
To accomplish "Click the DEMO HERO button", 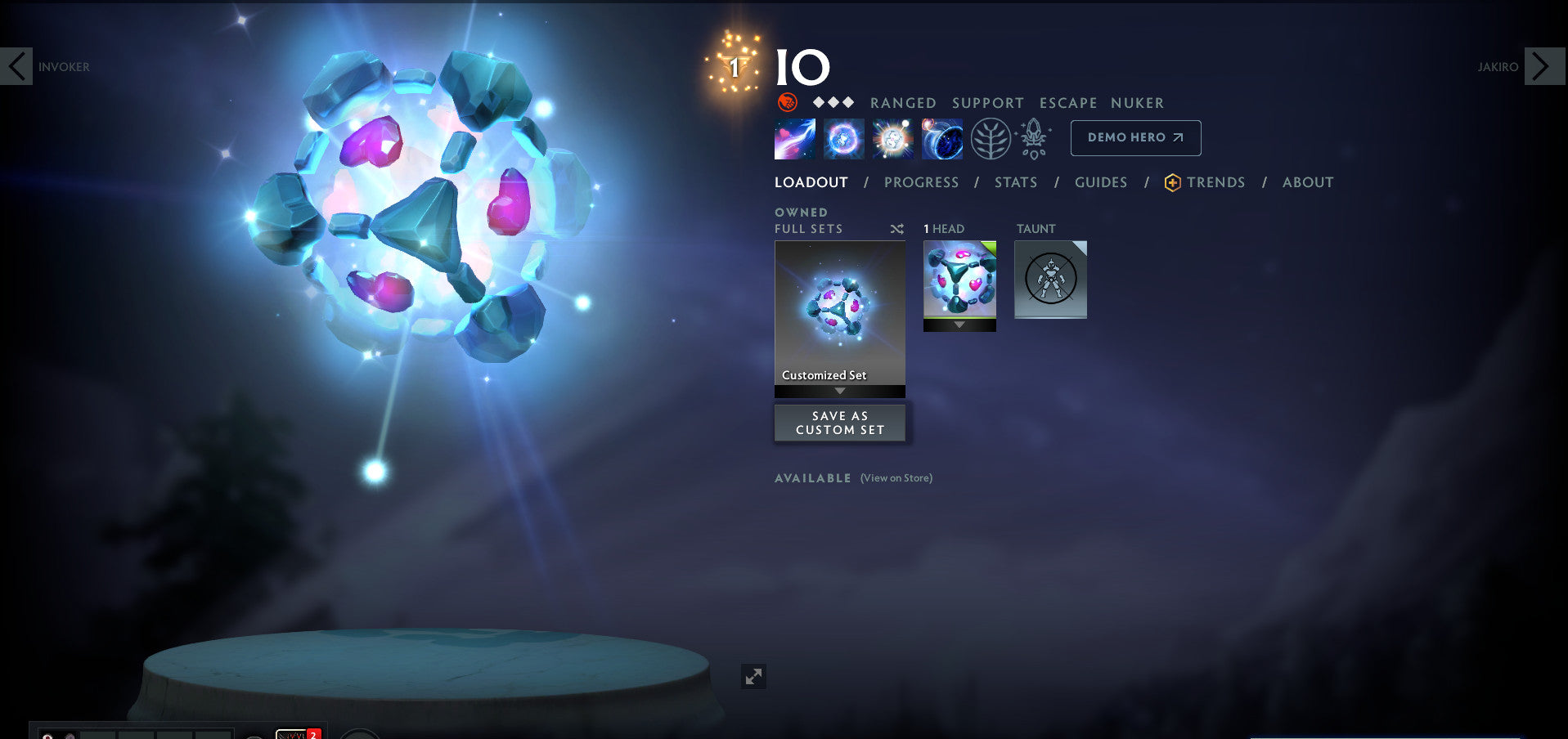I will (1135, 137).
